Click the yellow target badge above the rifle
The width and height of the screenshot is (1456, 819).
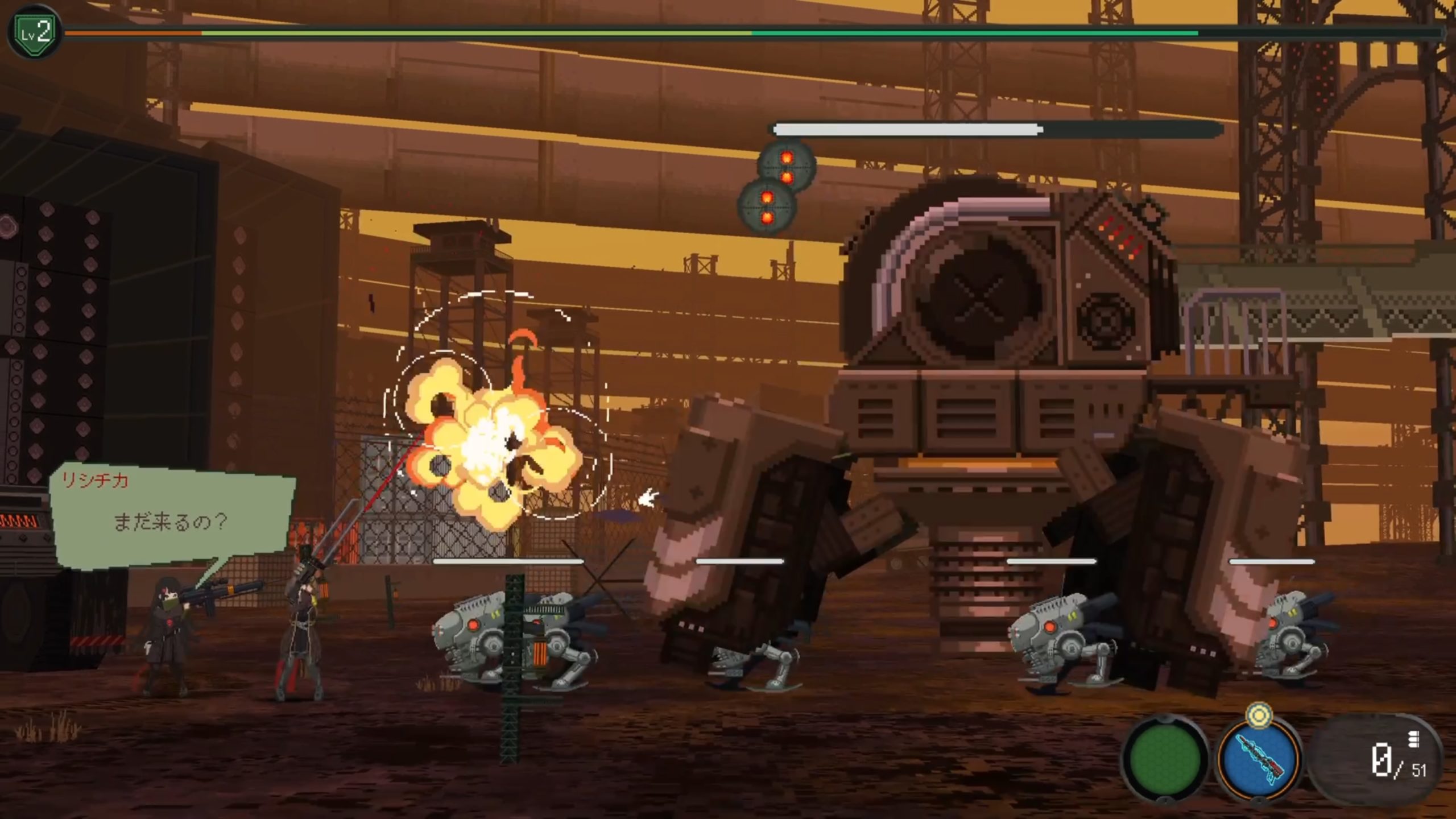(1259, 715)
